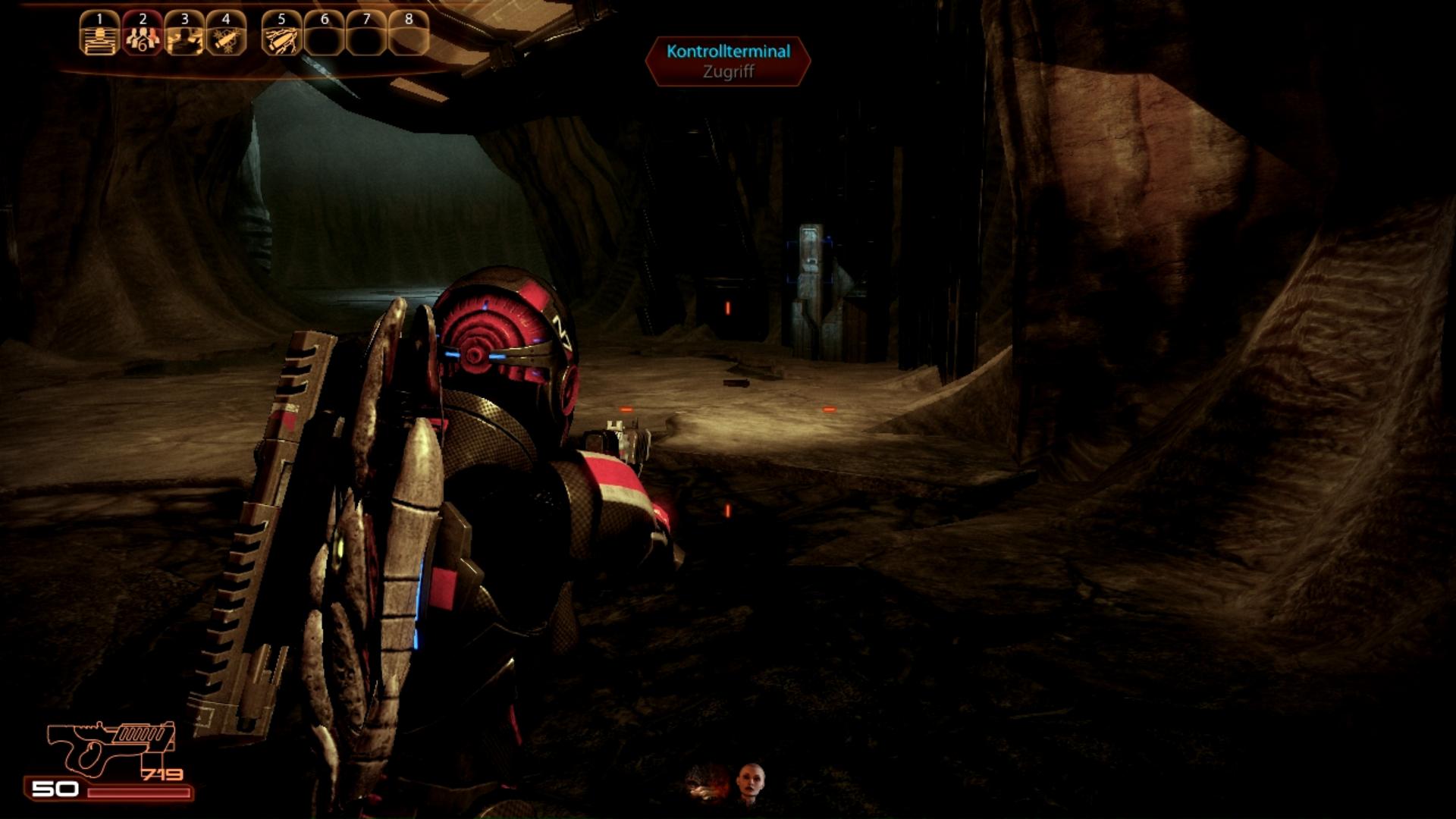Use the squad-figures ability in slot 2
The image size is (1456, 819).
(x=142, y=34)
